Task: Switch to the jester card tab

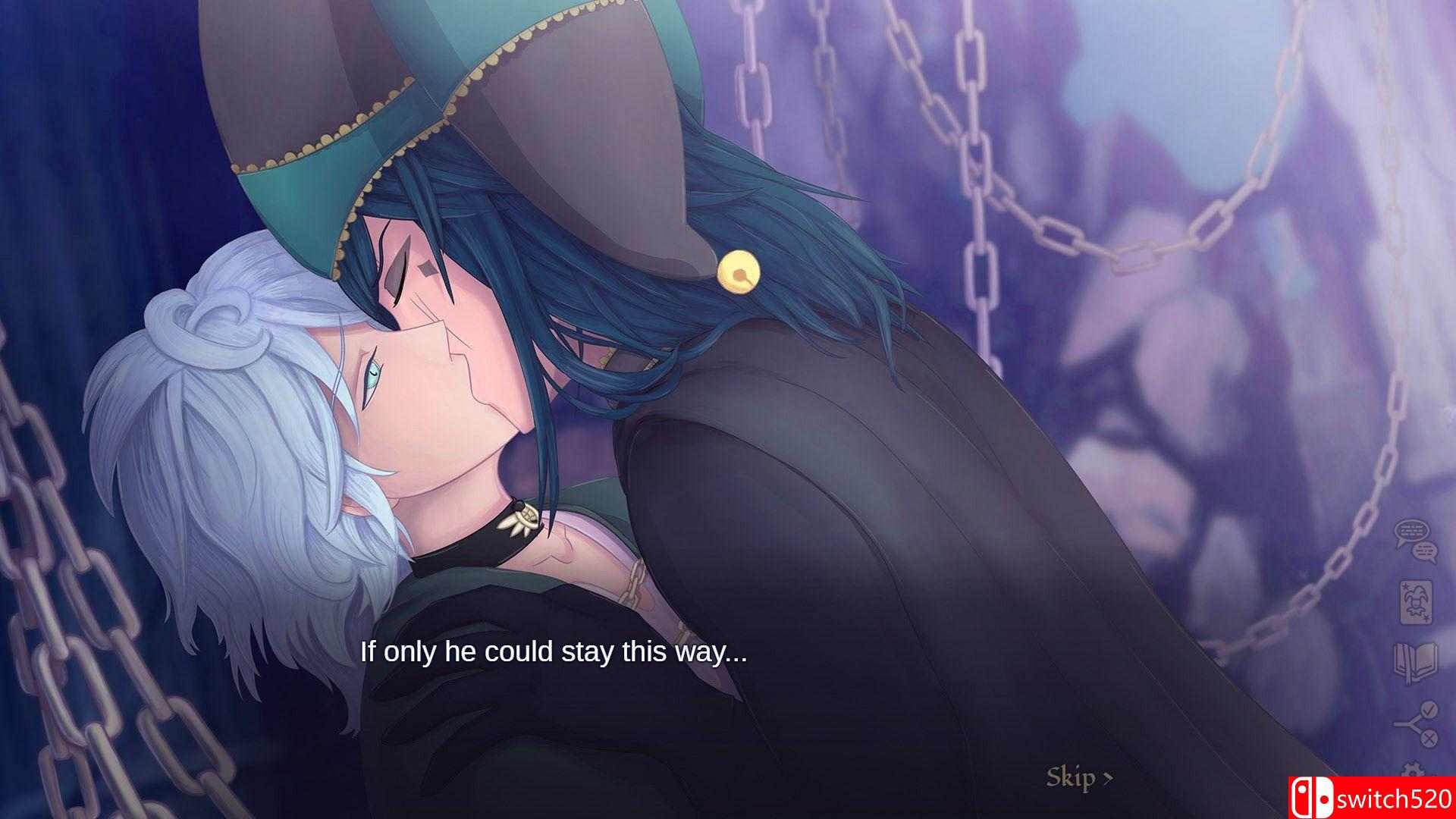Action: (x=1415, y=603)
